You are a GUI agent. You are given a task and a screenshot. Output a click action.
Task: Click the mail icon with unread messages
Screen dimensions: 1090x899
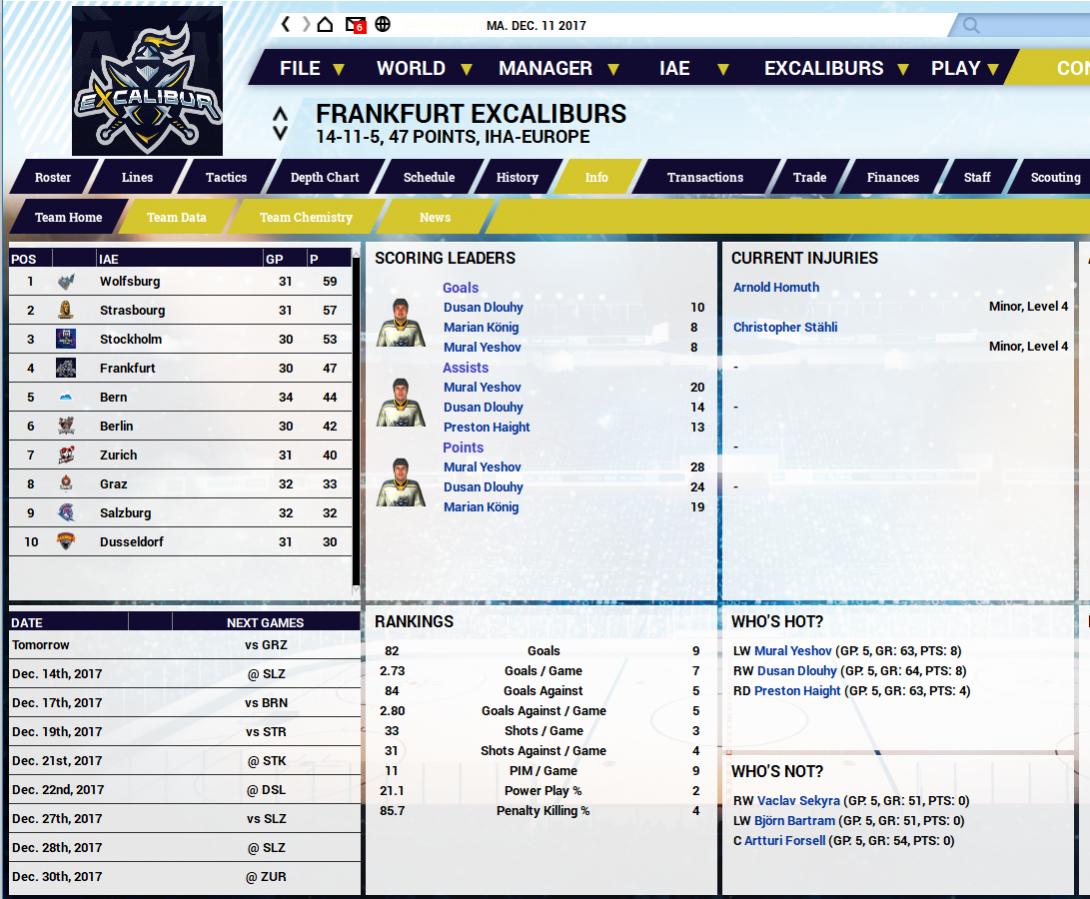coord(355,25)
